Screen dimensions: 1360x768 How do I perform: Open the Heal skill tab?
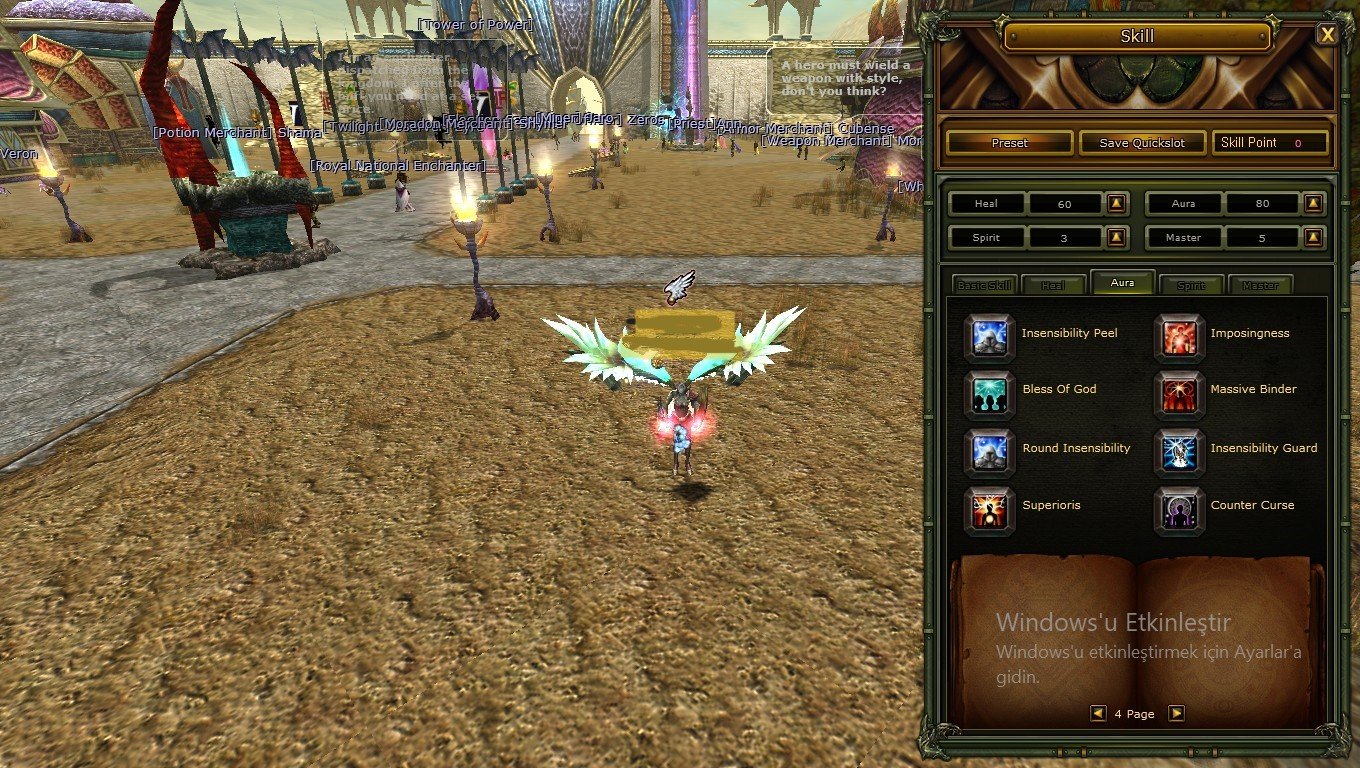coord(1053,285)
